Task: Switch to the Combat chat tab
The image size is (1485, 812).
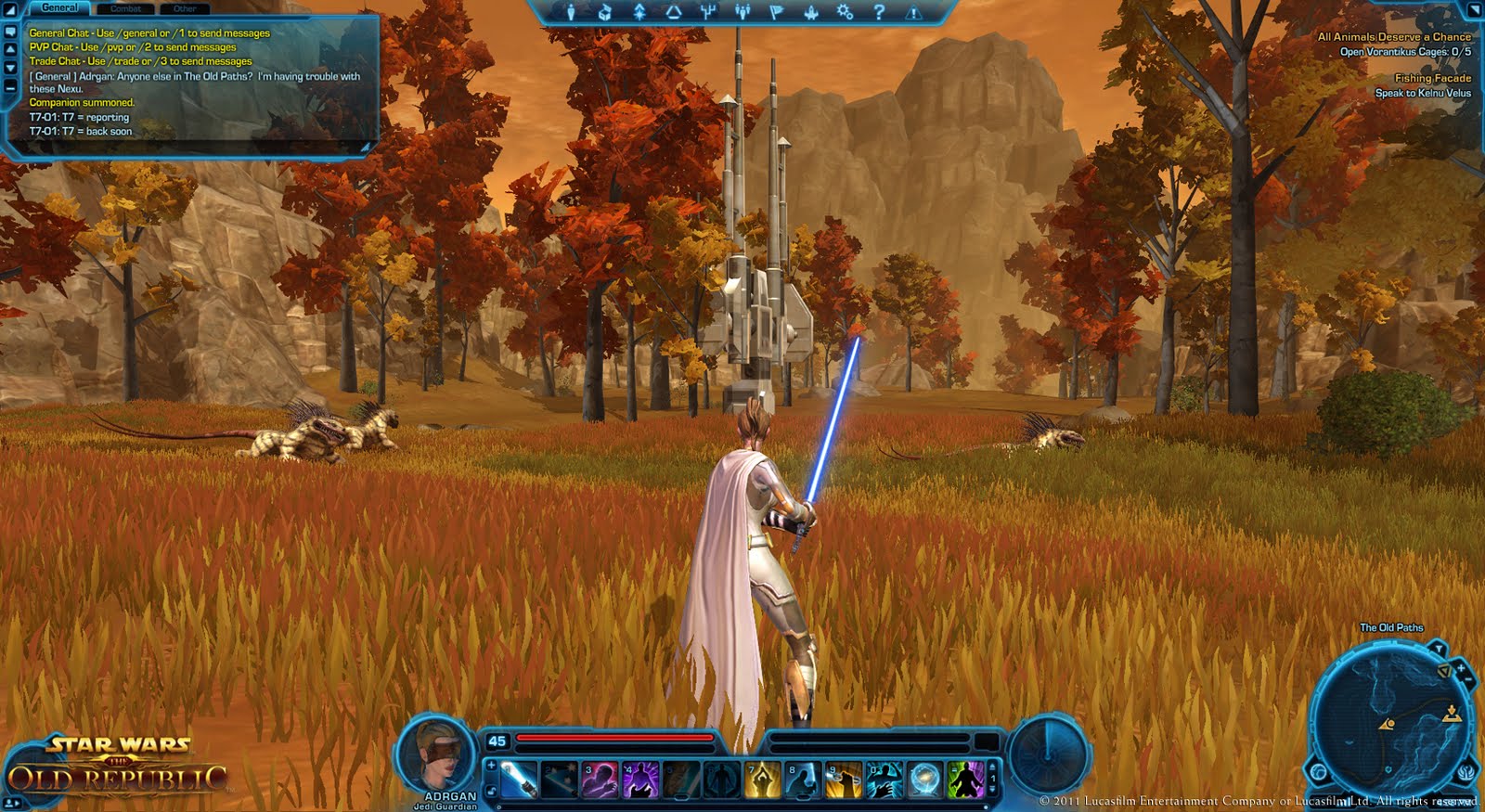Action: pos(125,8)
